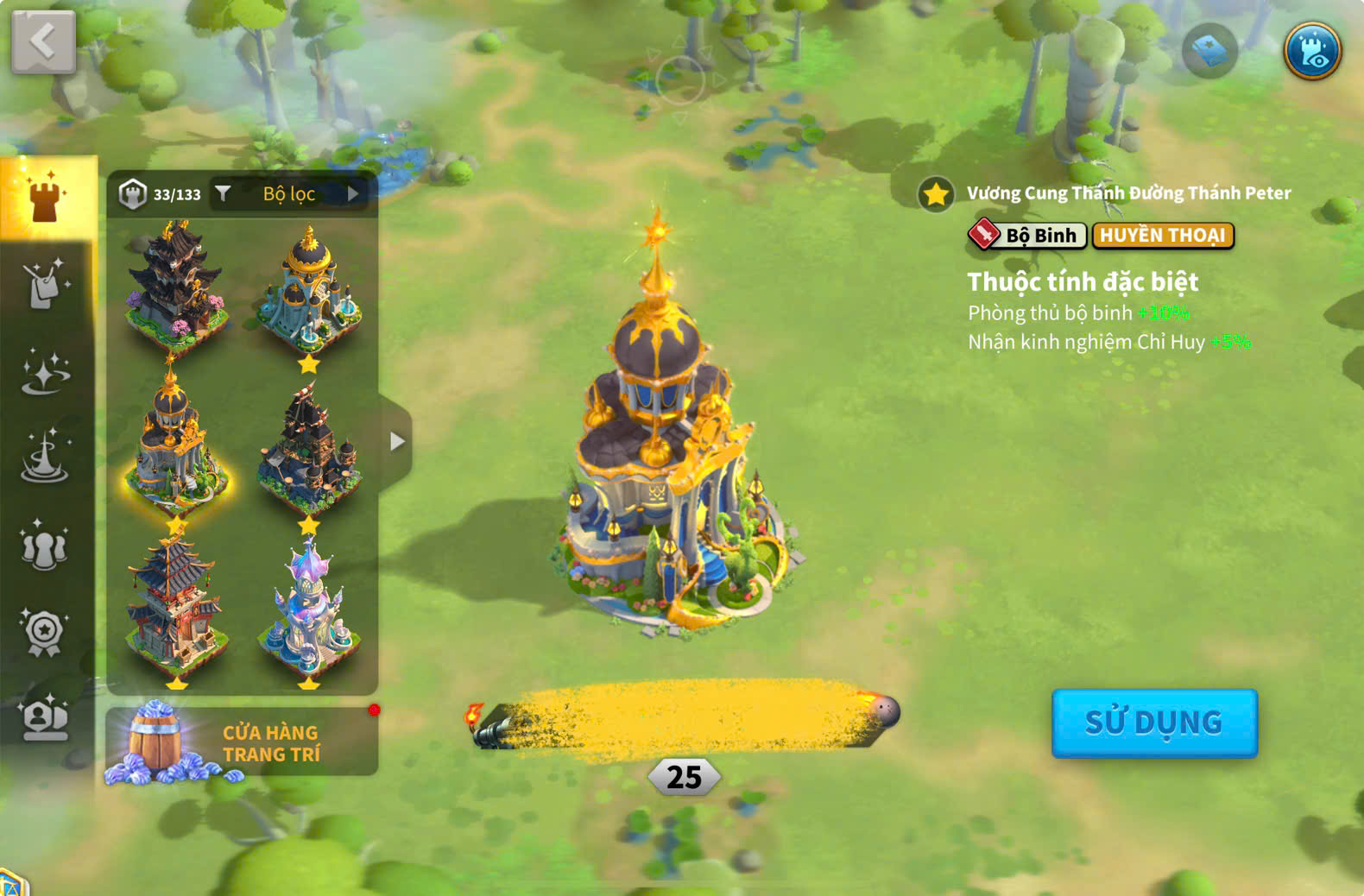Open the Cửa Hàng Trang Trí shop

click(242, 742)
